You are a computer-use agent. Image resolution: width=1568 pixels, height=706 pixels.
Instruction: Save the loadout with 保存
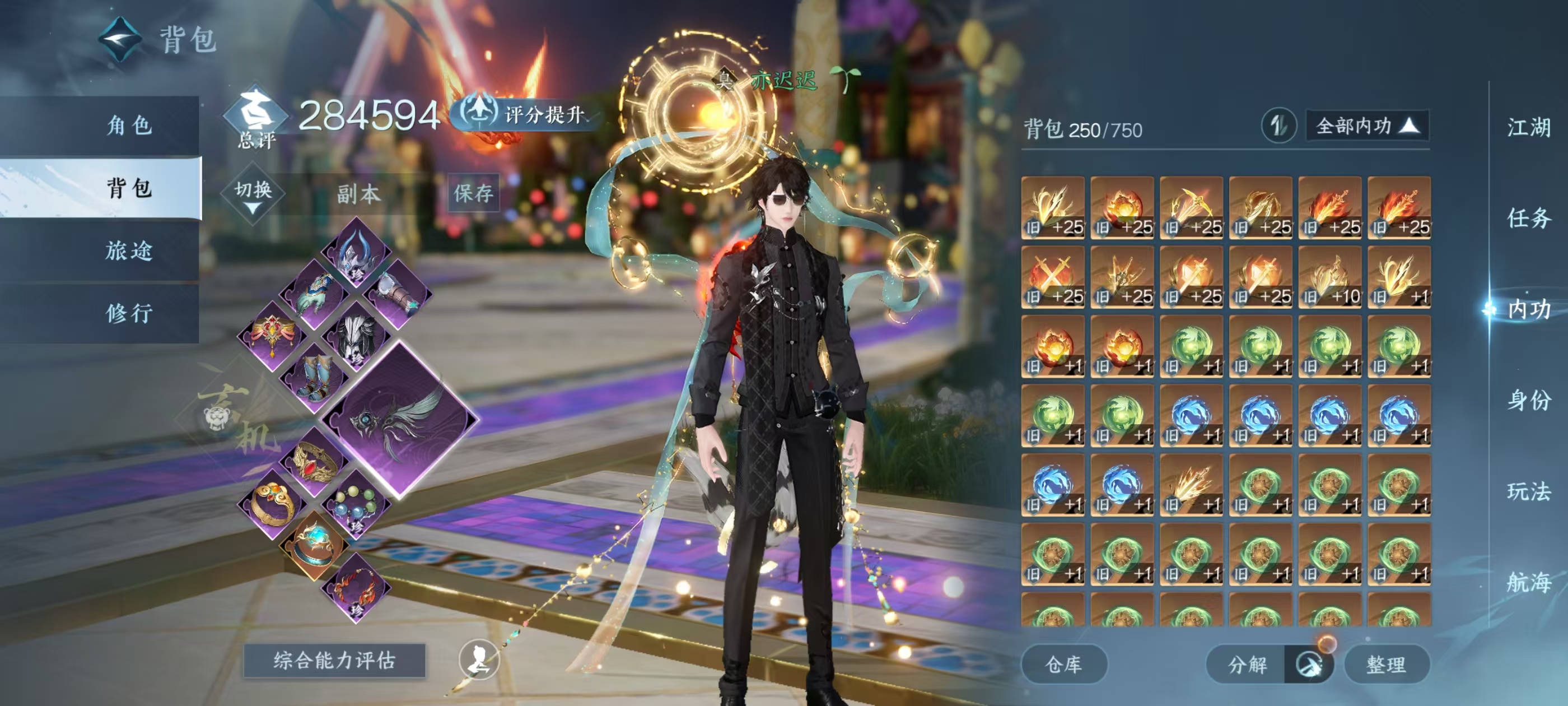point(473,193)
